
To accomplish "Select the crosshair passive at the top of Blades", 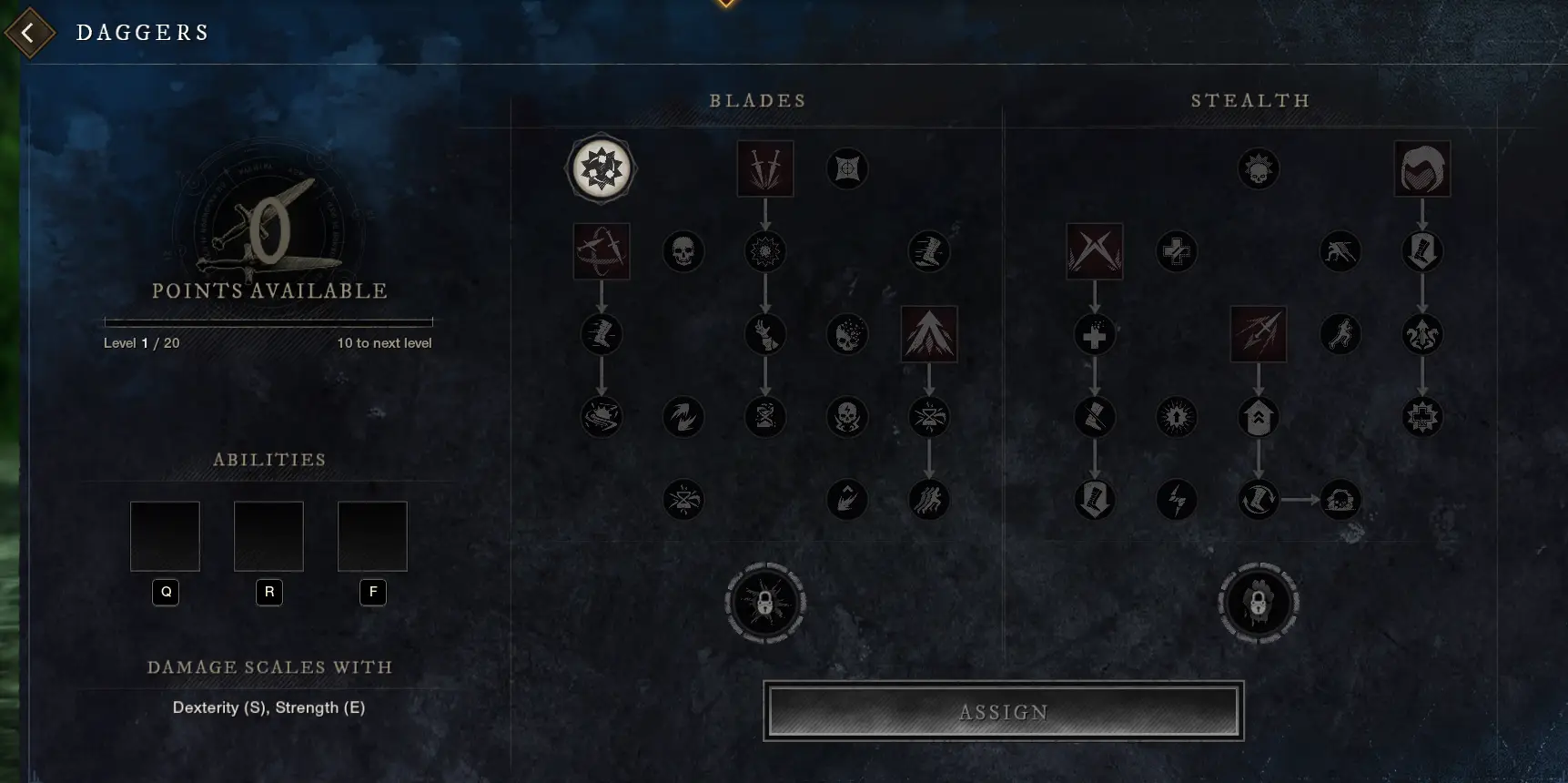I will tap(847, 168).
